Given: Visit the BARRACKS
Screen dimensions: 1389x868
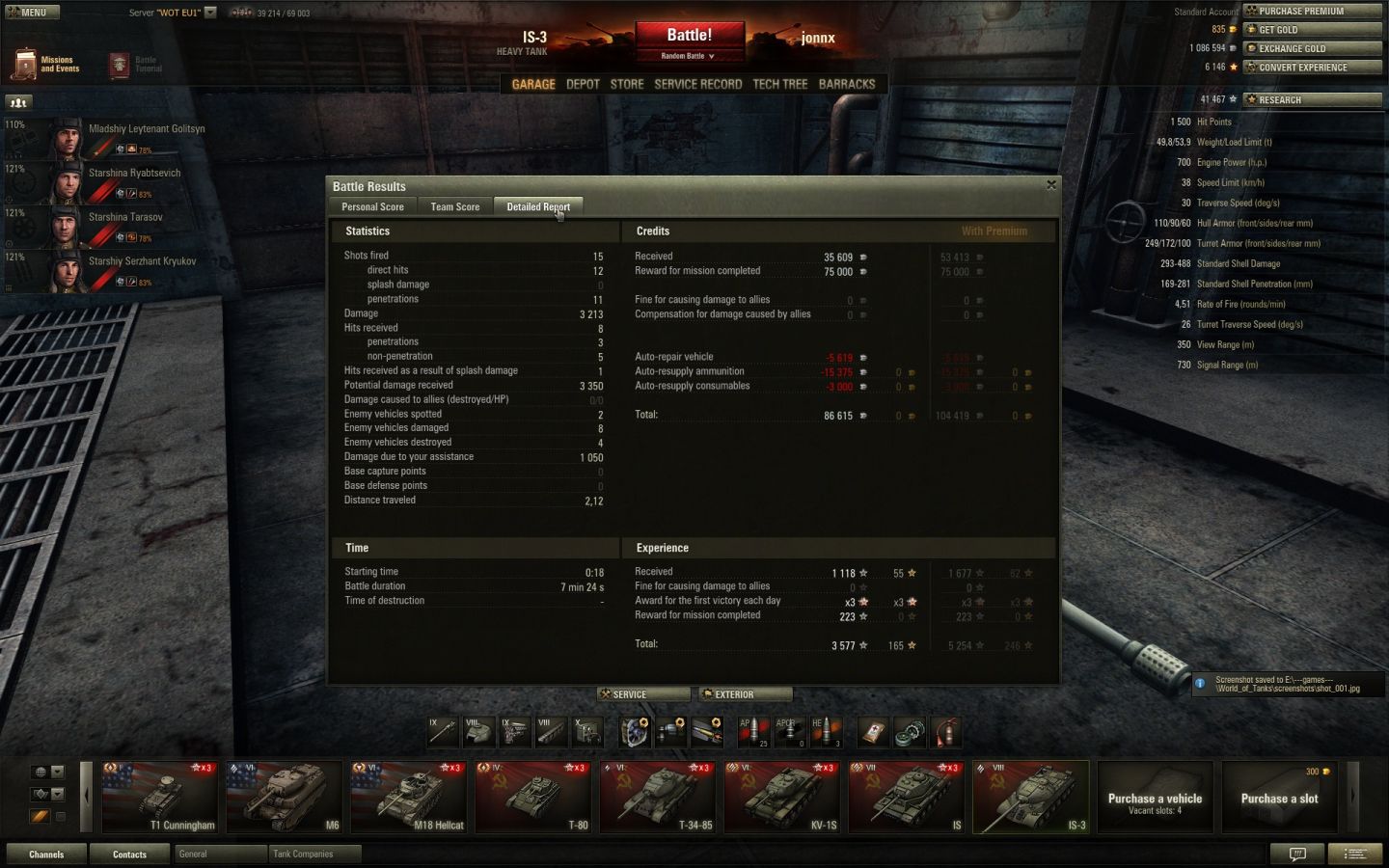Looking at the screenshot, I should (x=847, y=84).
